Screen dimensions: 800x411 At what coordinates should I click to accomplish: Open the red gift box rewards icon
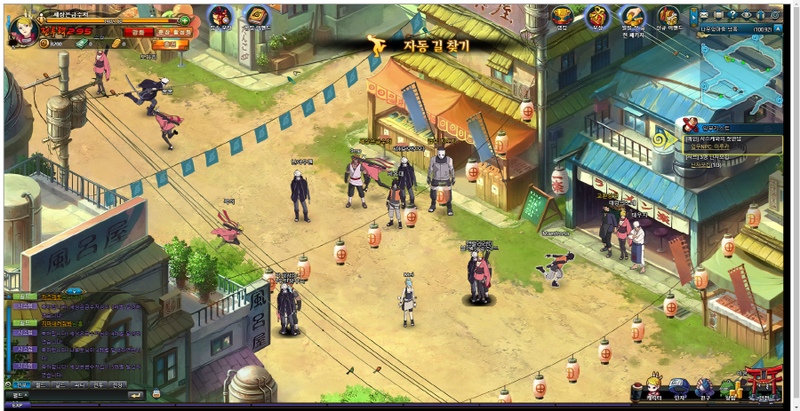pos(597,17)
